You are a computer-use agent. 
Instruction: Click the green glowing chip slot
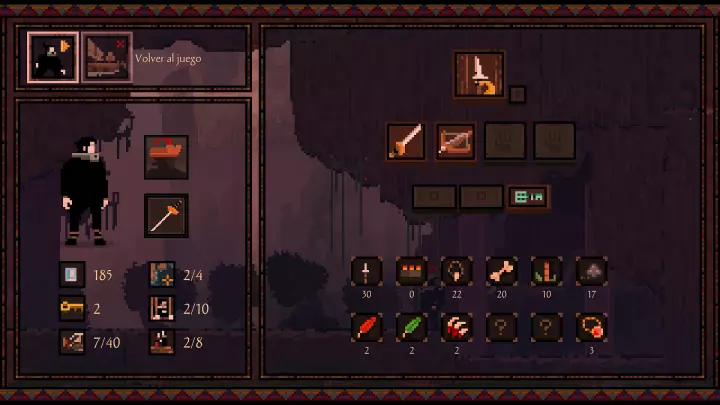click(527, 197)
